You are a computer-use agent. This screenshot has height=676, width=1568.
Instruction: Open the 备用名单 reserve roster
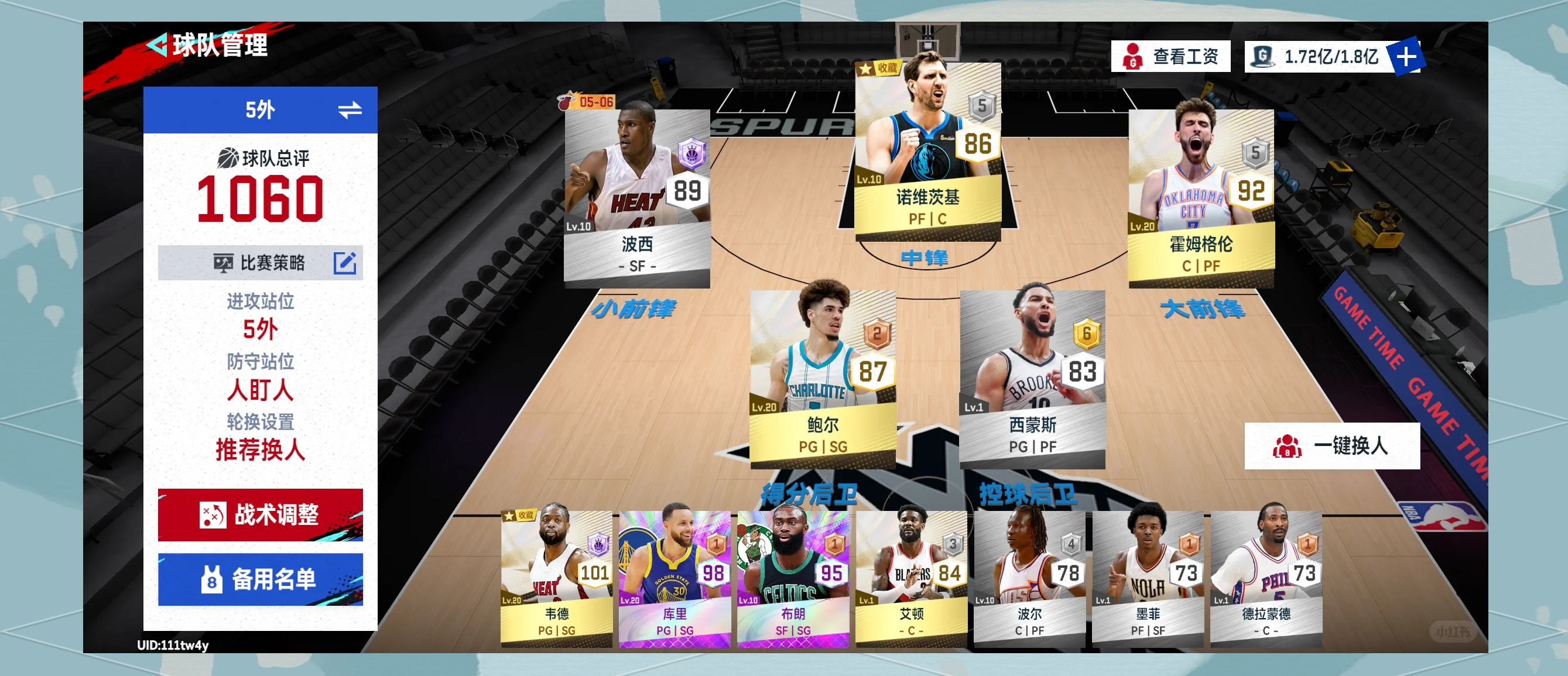point(260,579)
